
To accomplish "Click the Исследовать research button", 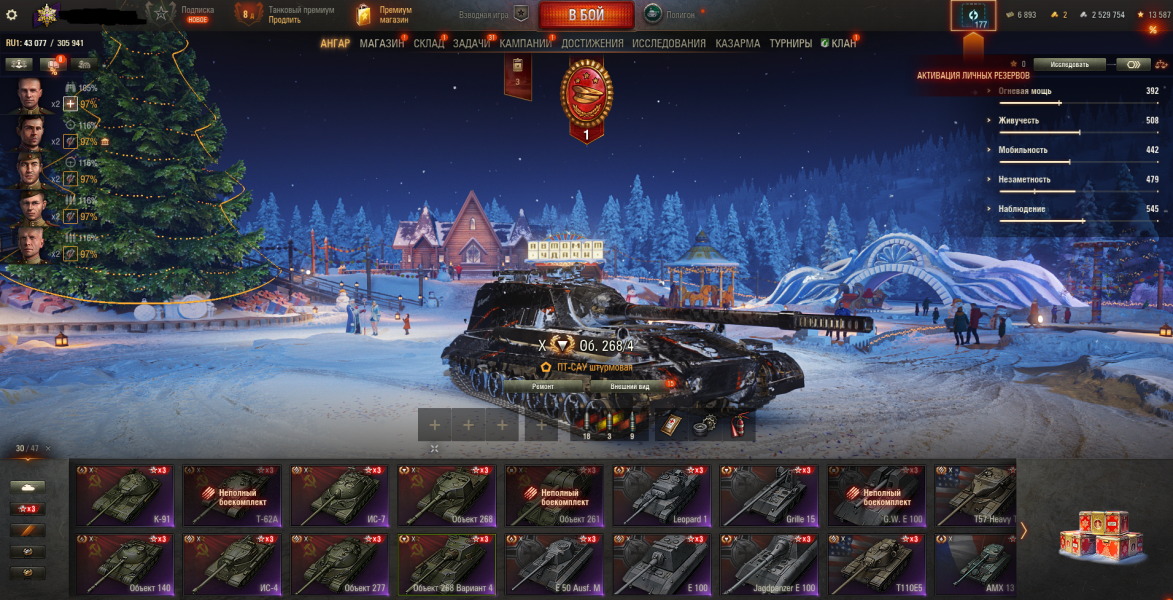I will pos(1069,64).
